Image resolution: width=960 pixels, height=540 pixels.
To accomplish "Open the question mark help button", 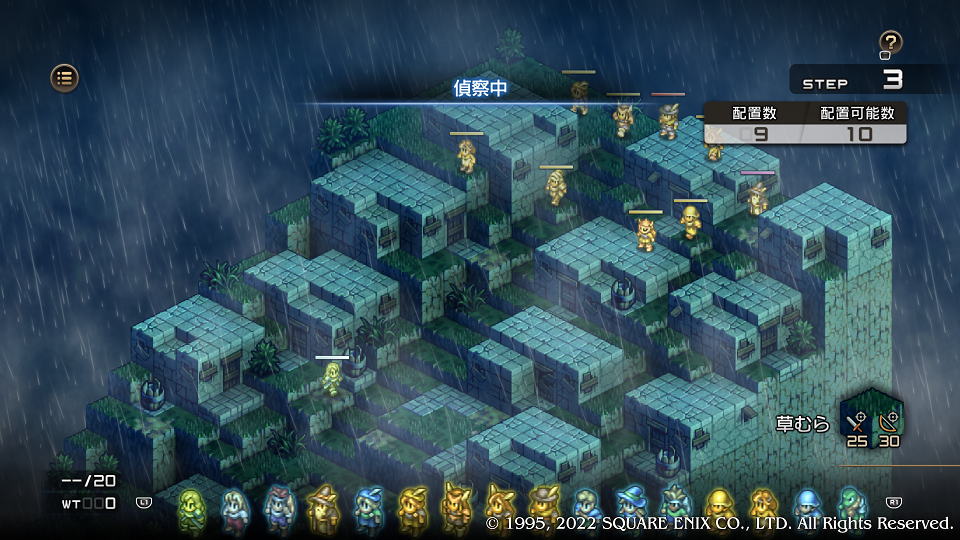I will click(x=890, y=43).
